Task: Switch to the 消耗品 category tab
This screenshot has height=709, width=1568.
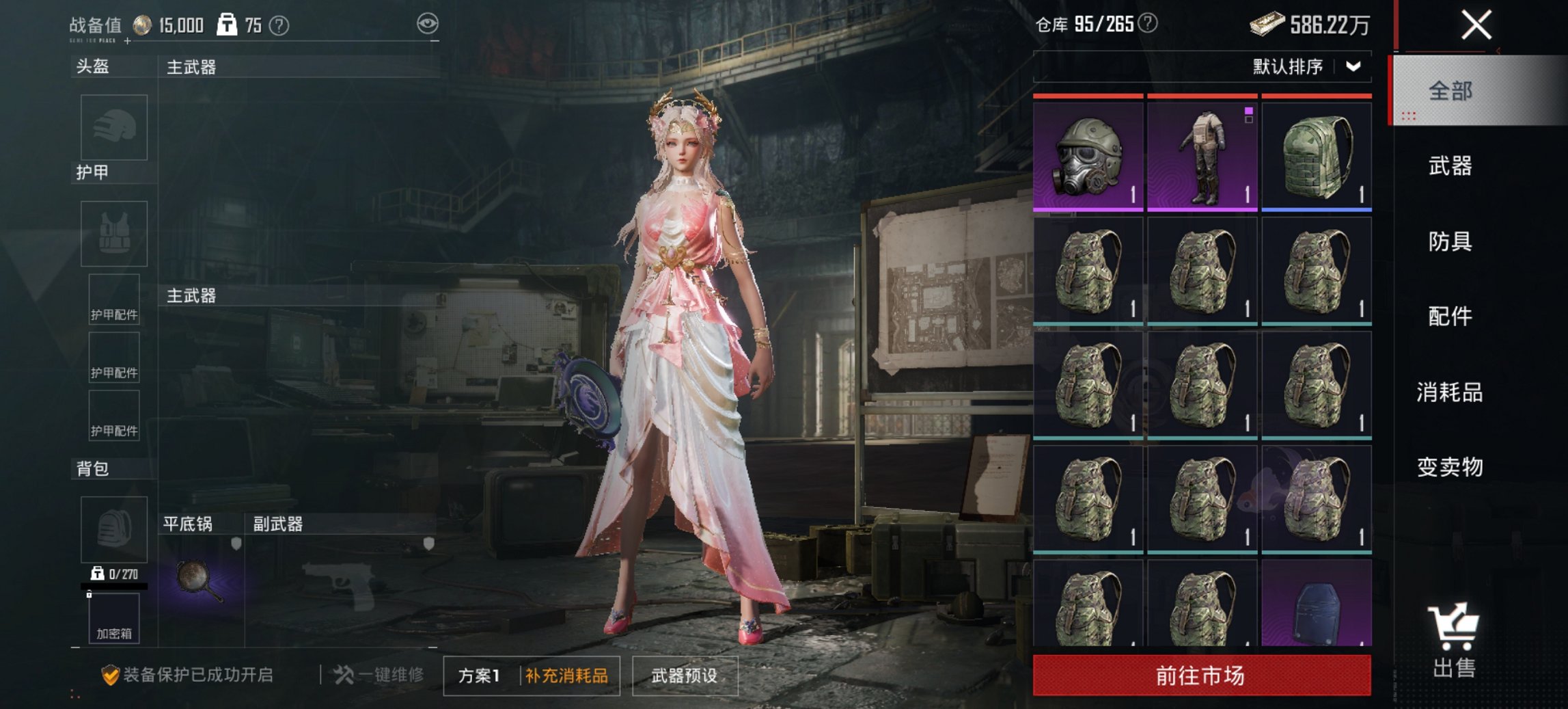Action: pyautogui.click(x=1450, y=392)
